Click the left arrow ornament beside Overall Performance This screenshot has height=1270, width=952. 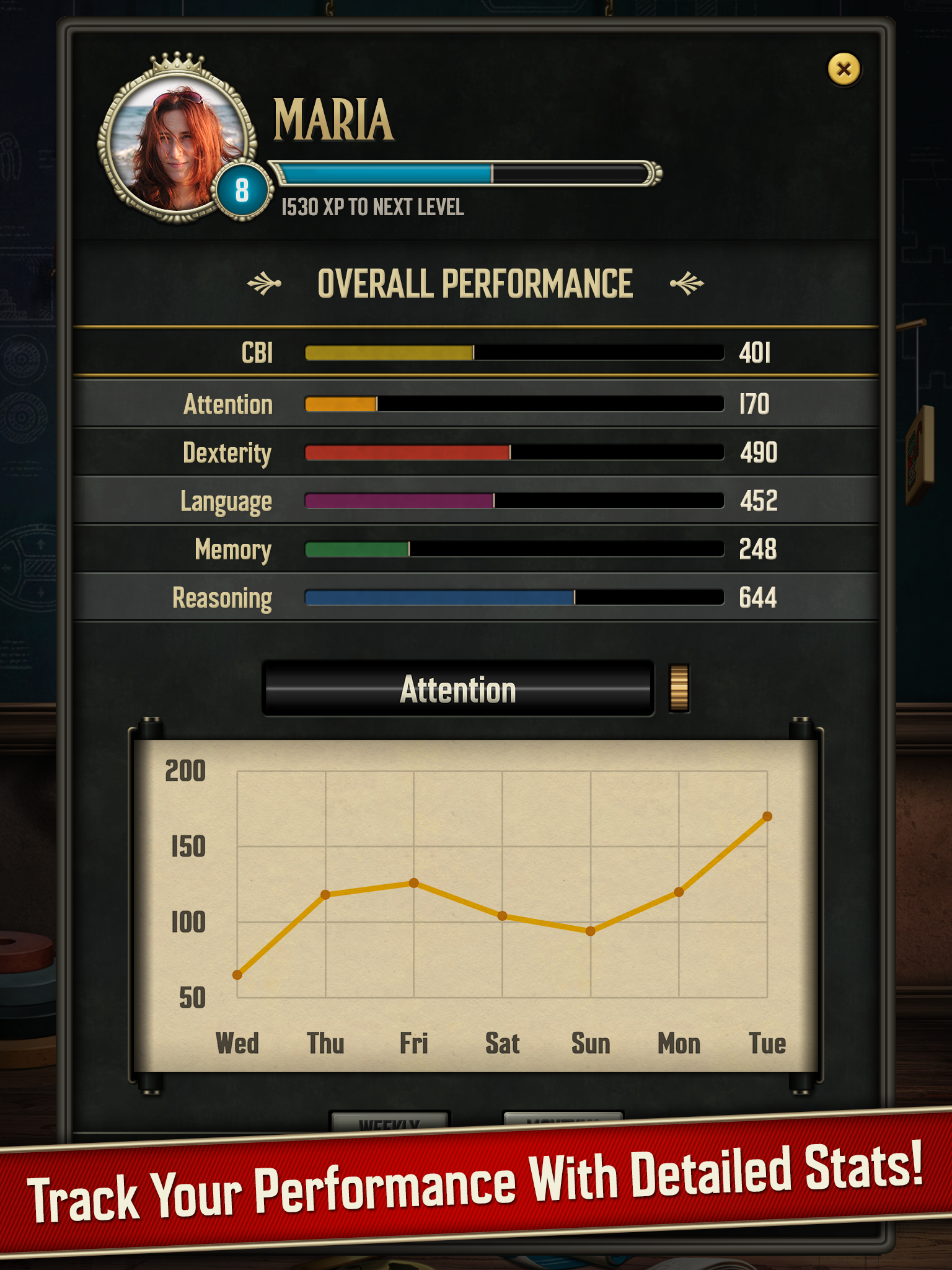(x=265, y=282)
